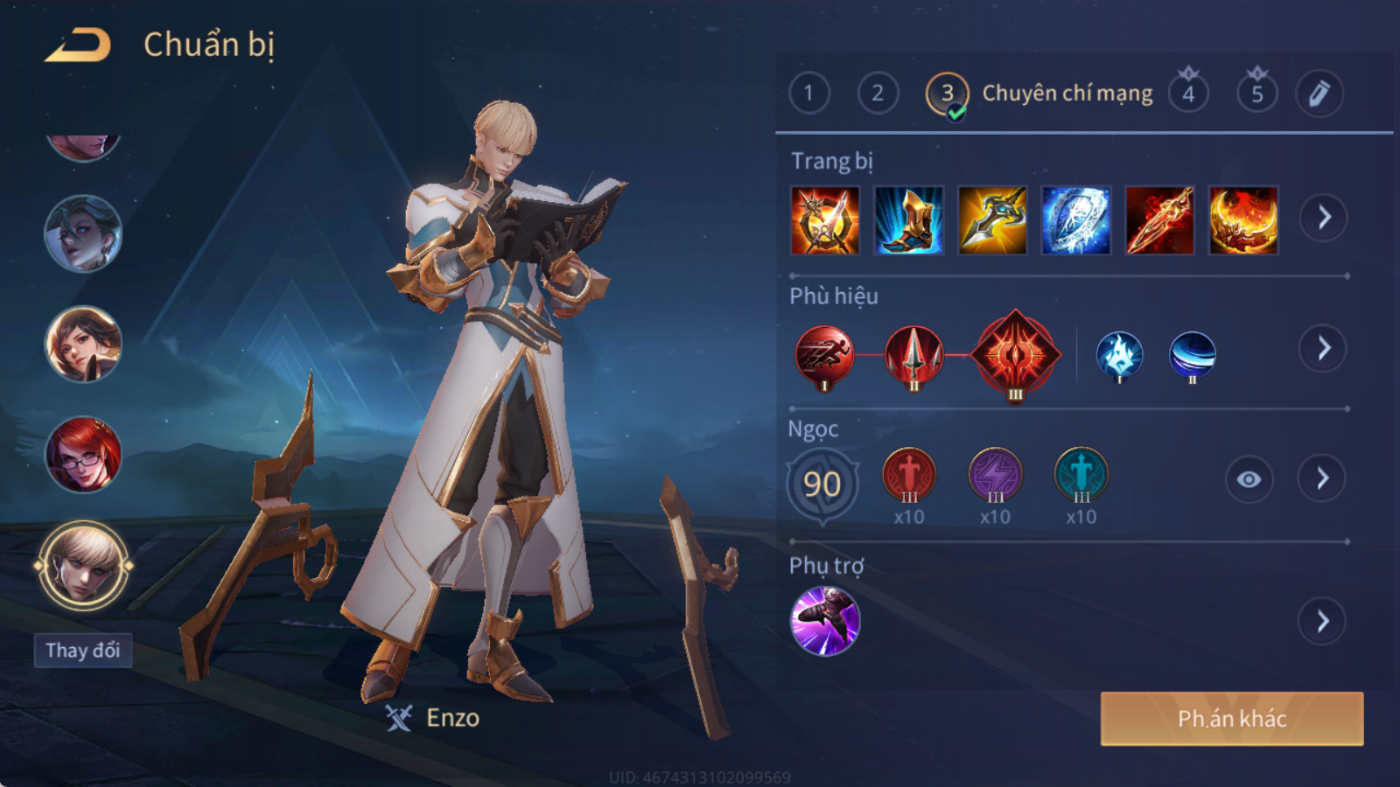Viewport: 1400px width, 787px height.
Task: Click the Ph.án khác button
Action: (x=1232, y=719)
